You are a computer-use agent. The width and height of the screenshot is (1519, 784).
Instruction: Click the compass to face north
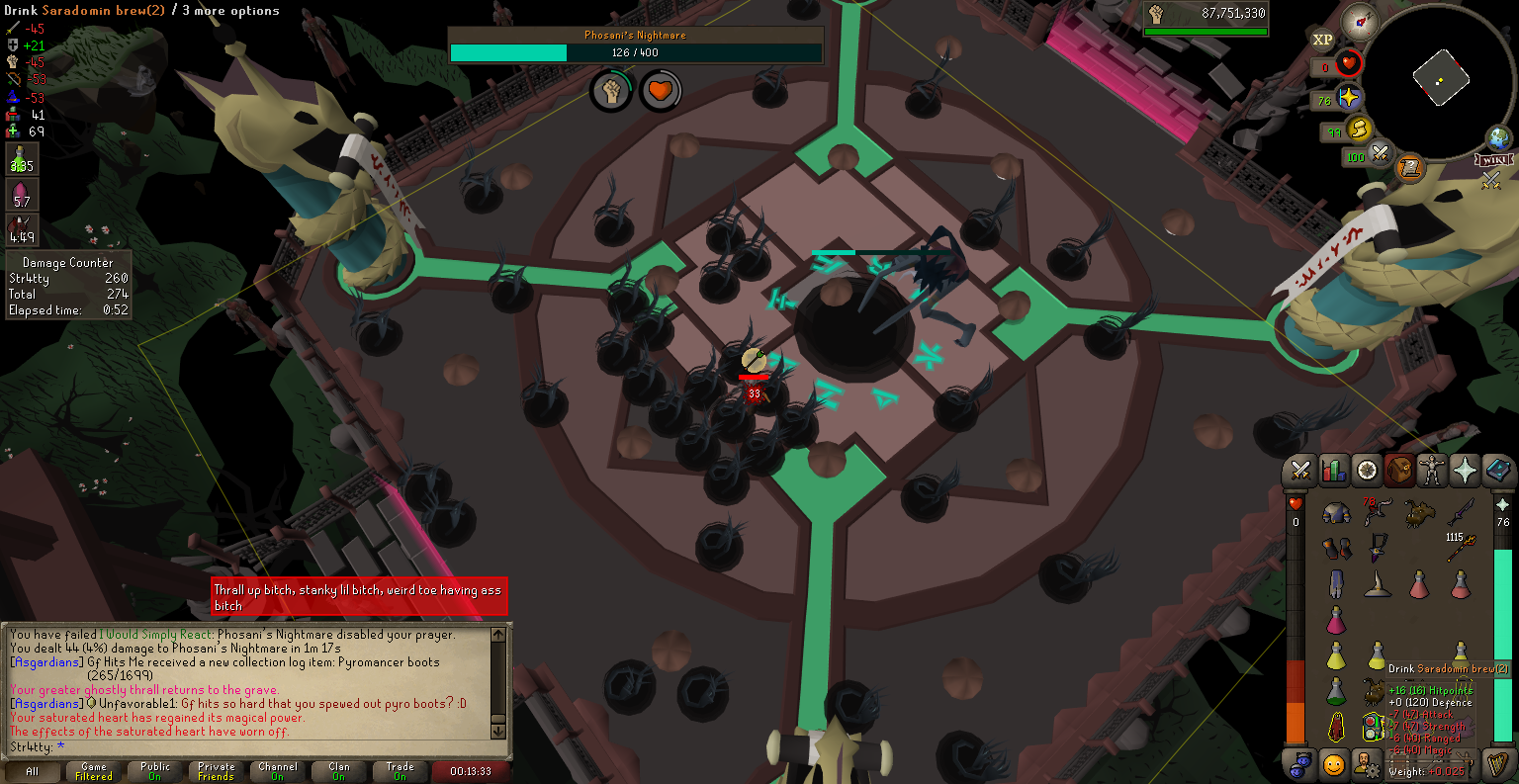click(x=1361, y=21)
